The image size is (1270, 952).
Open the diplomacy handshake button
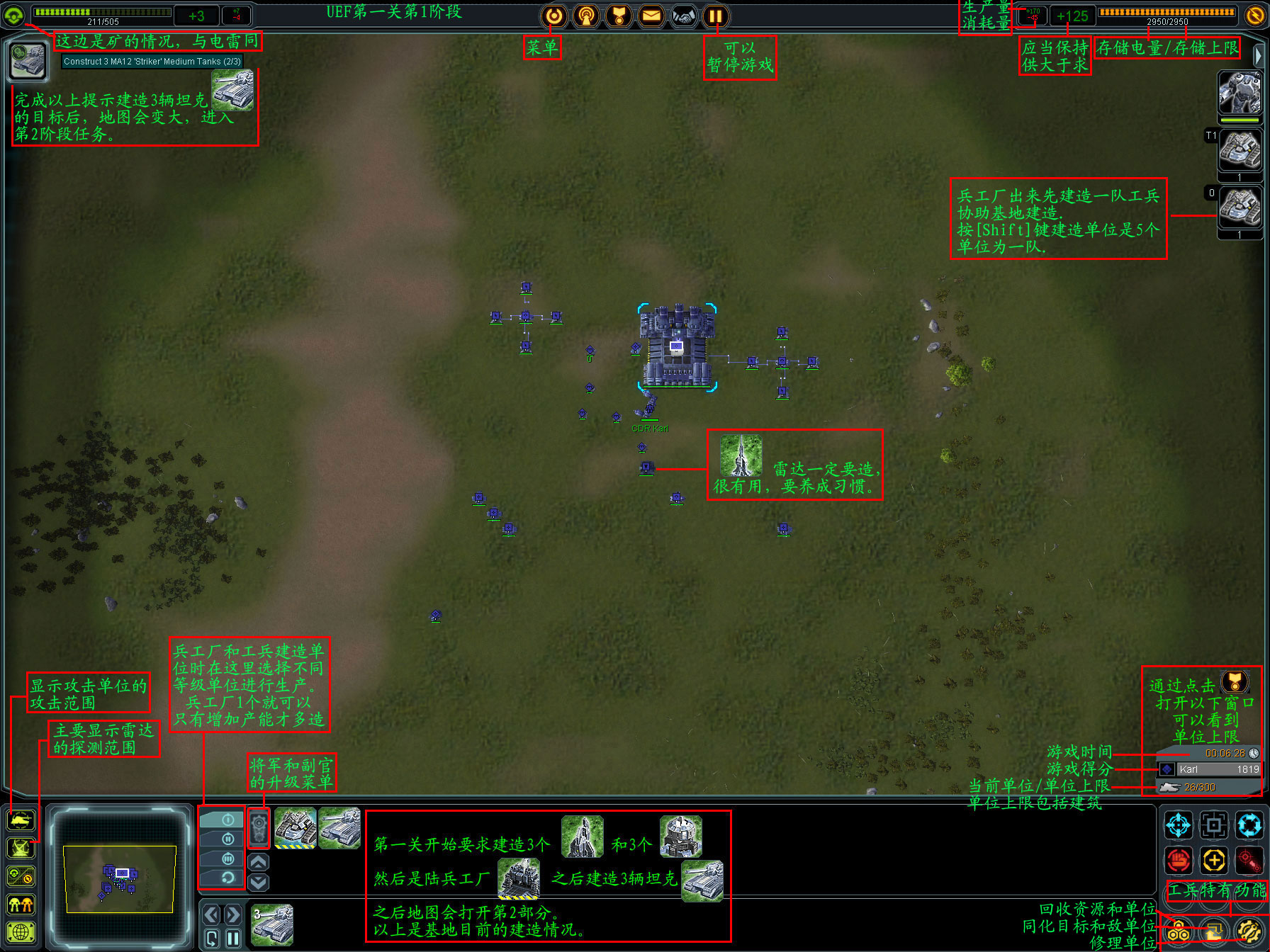click(x=684, y=16)
